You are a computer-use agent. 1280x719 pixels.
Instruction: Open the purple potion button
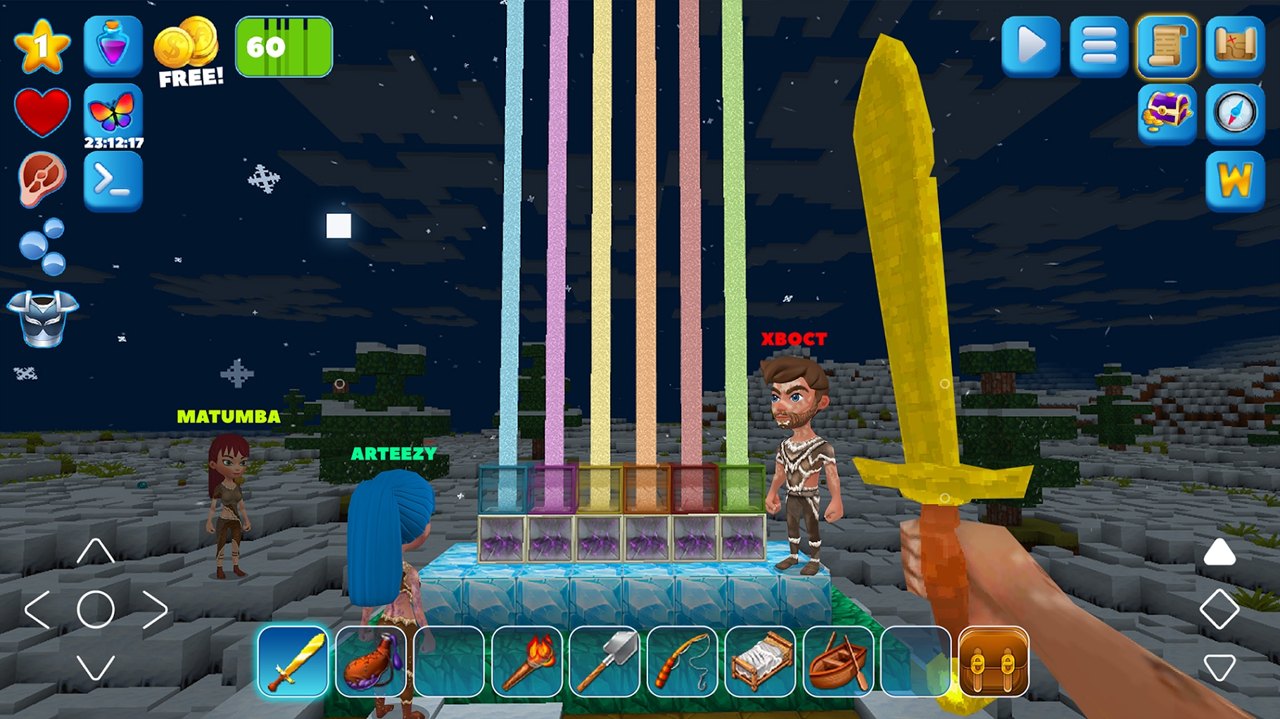[x=113, y=46]
